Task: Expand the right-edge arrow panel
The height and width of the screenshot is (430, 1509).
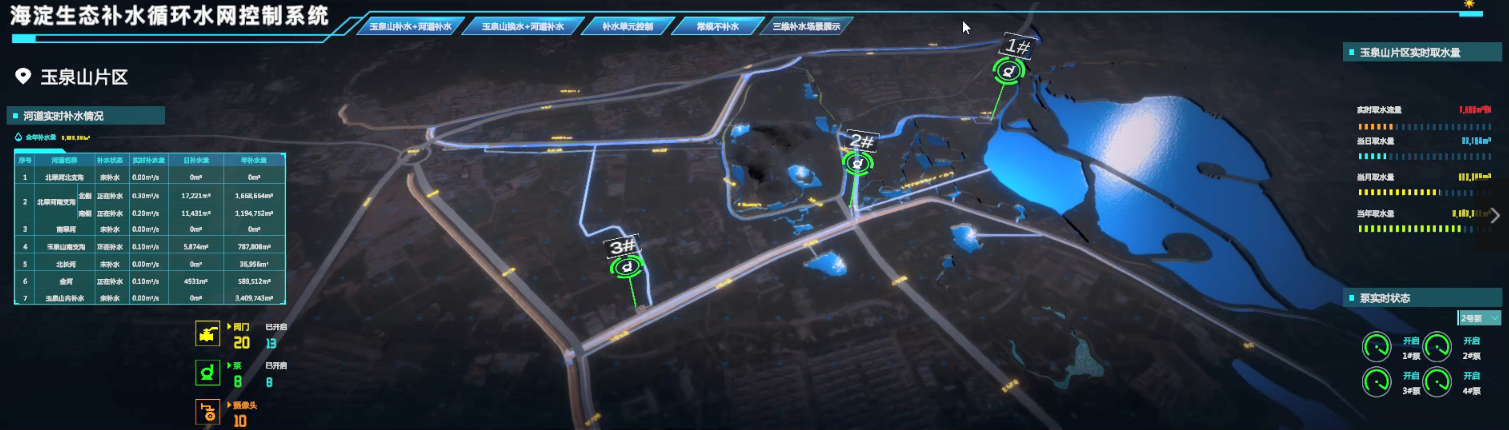Action: (x=1495, y=215)
